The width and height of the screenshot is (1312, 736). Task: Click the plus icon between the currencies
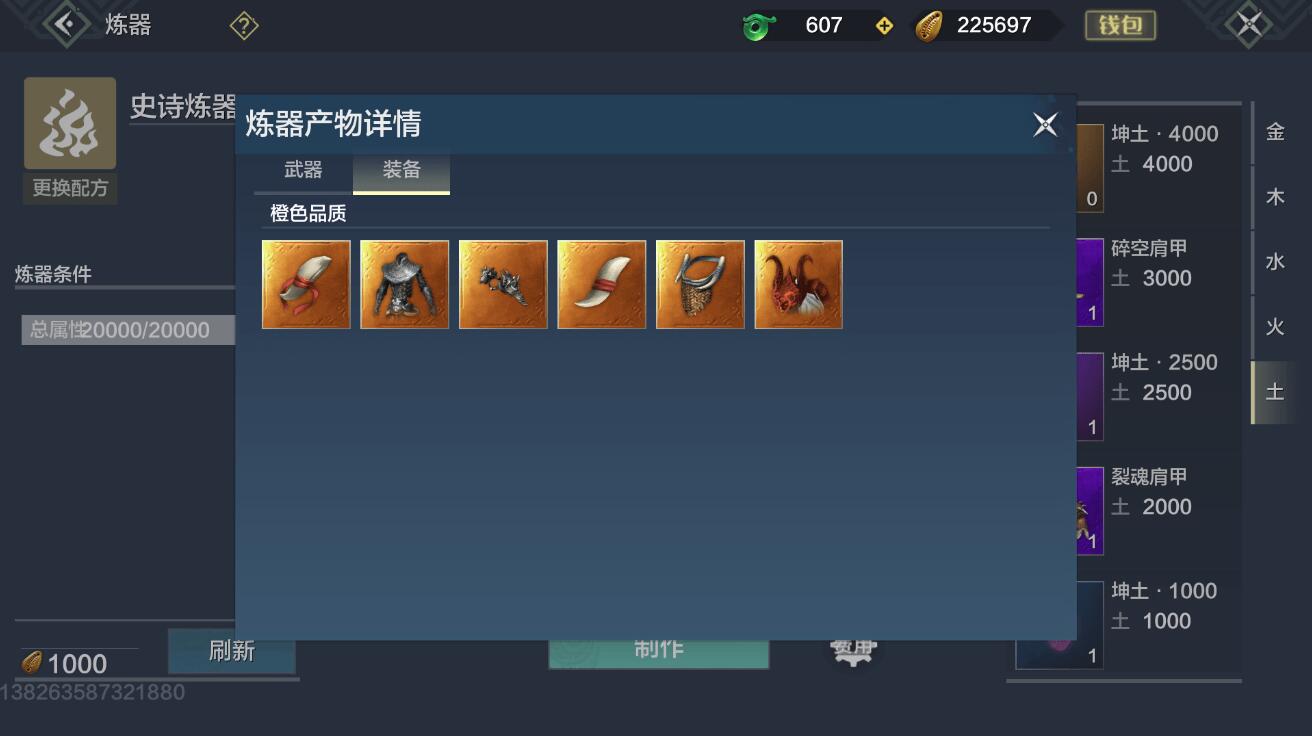(x=884, y=25)
